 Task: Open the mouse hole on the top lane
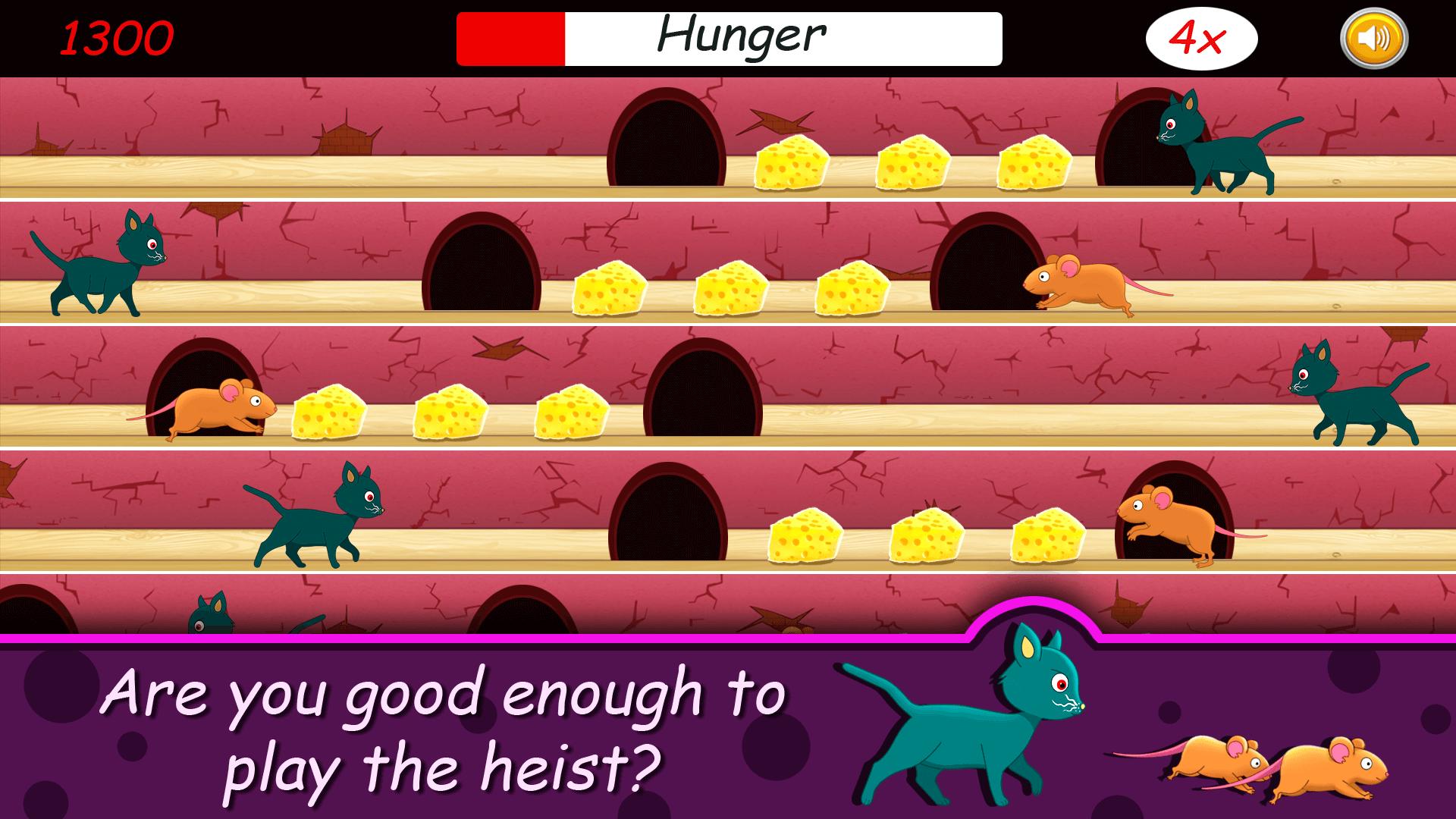667,136
